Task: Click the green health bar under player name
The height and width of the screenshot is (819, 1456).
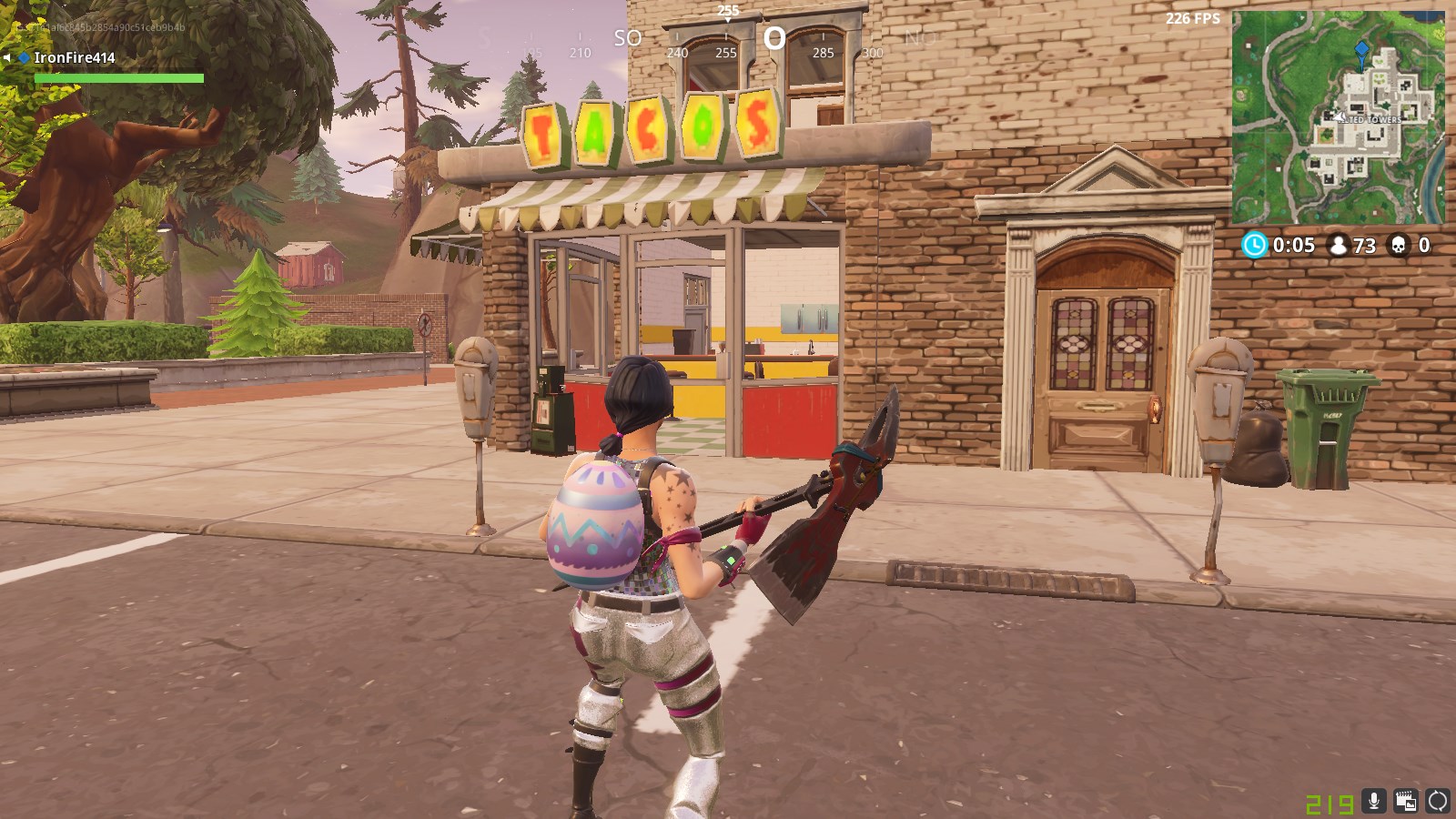Action: [118, 77]
